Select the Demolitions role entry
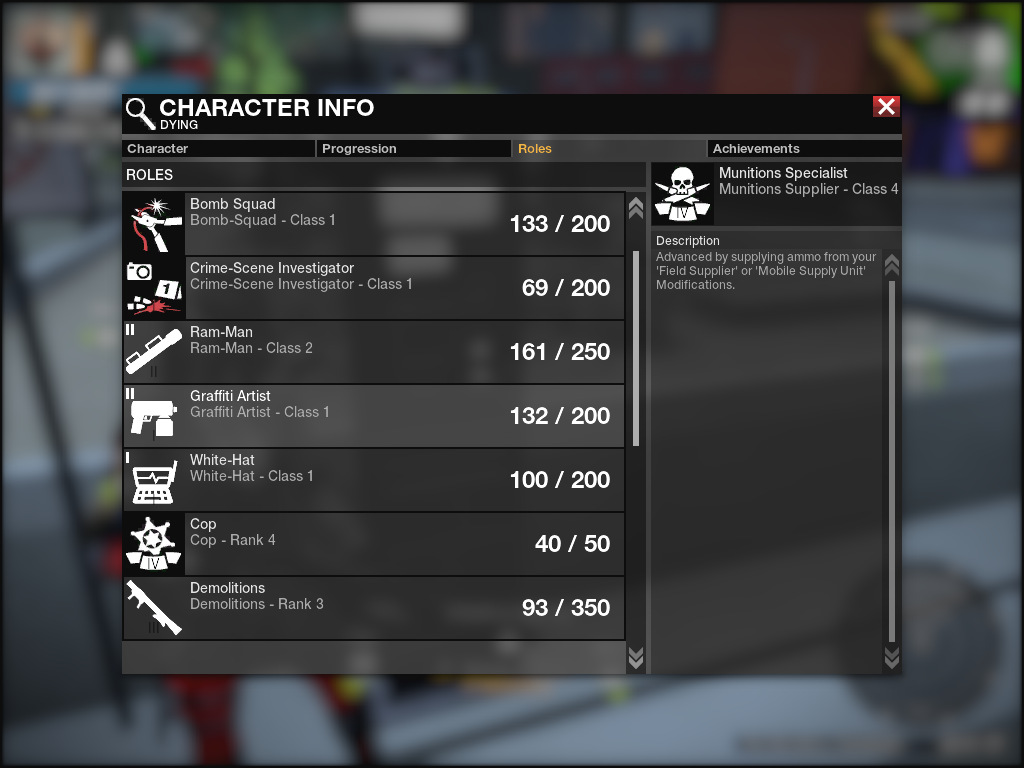 tap(374, 608)
